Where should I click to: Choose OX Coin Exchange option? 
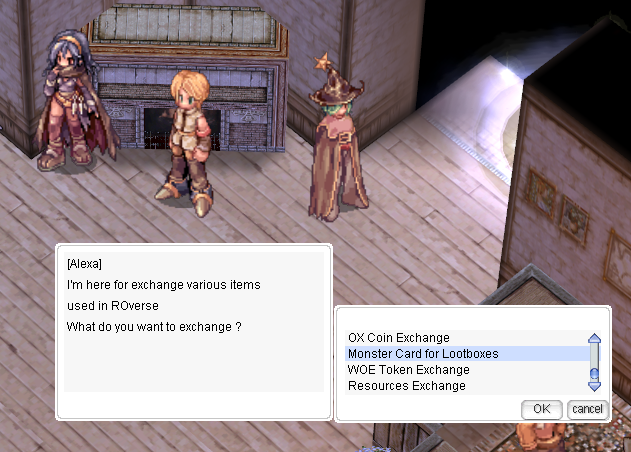pos(399,338)
